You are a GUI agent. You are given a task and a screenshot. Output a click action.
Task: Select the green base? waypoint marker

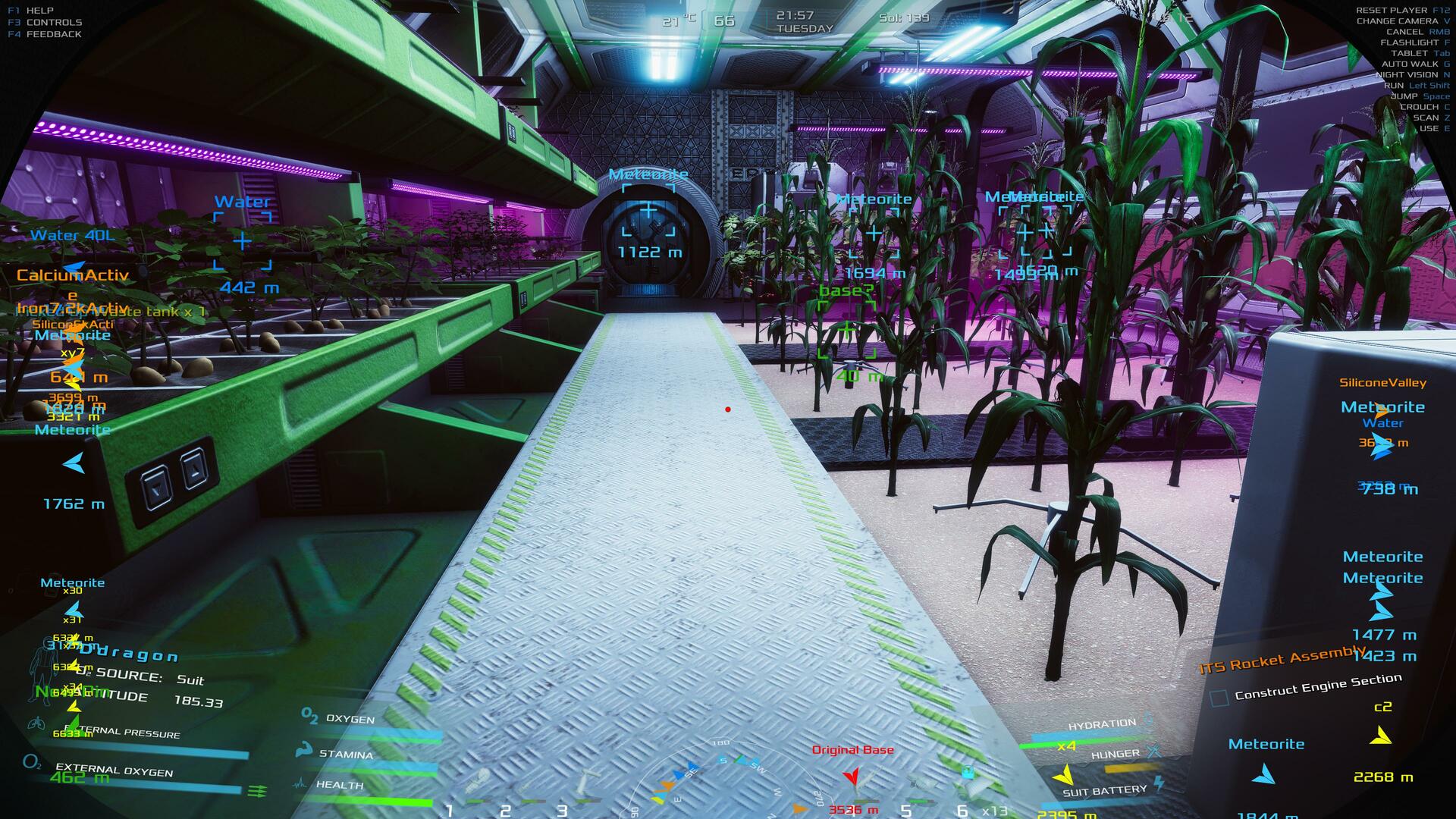click(x=846, y=329)
